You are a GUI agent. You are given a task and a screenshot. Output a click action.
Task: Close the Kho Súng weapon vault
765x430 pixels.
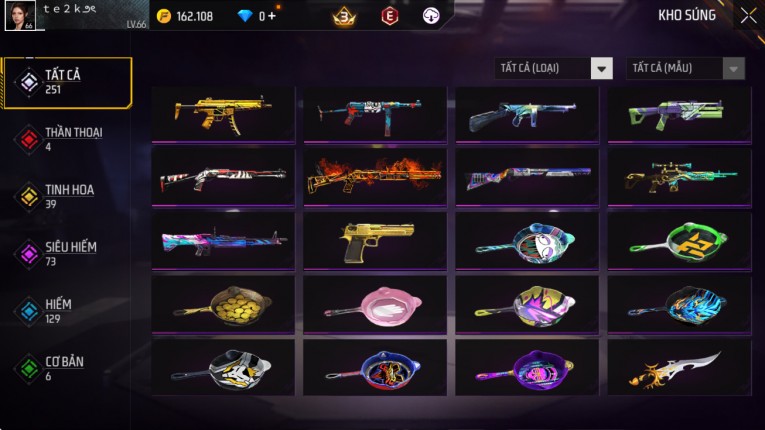point(748,16)
